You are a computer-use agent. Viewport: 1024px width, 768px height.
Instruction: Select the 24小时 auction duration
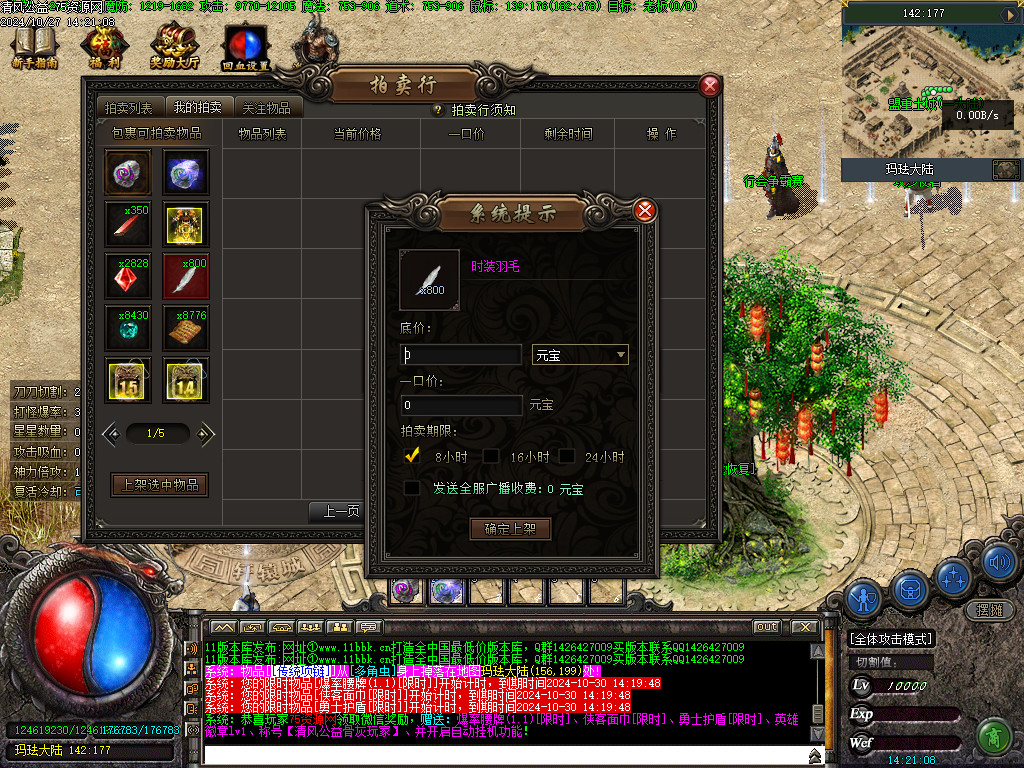click(x=566, y=456)
